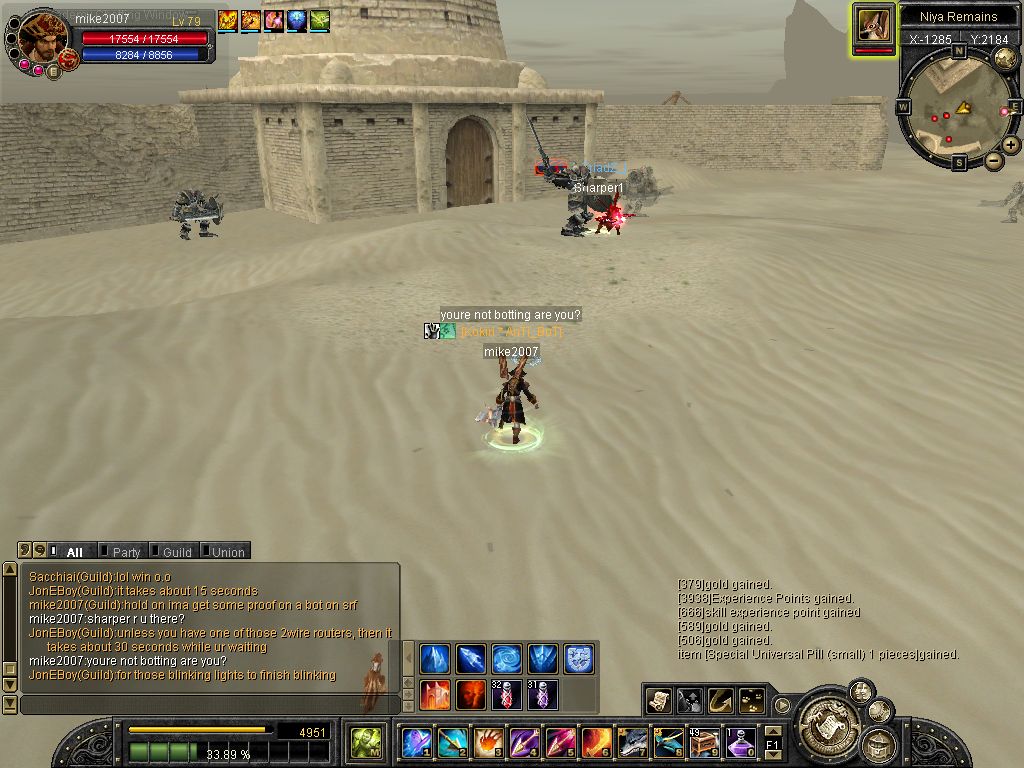Zoom in the minimap with plus button

[1011, 145]
